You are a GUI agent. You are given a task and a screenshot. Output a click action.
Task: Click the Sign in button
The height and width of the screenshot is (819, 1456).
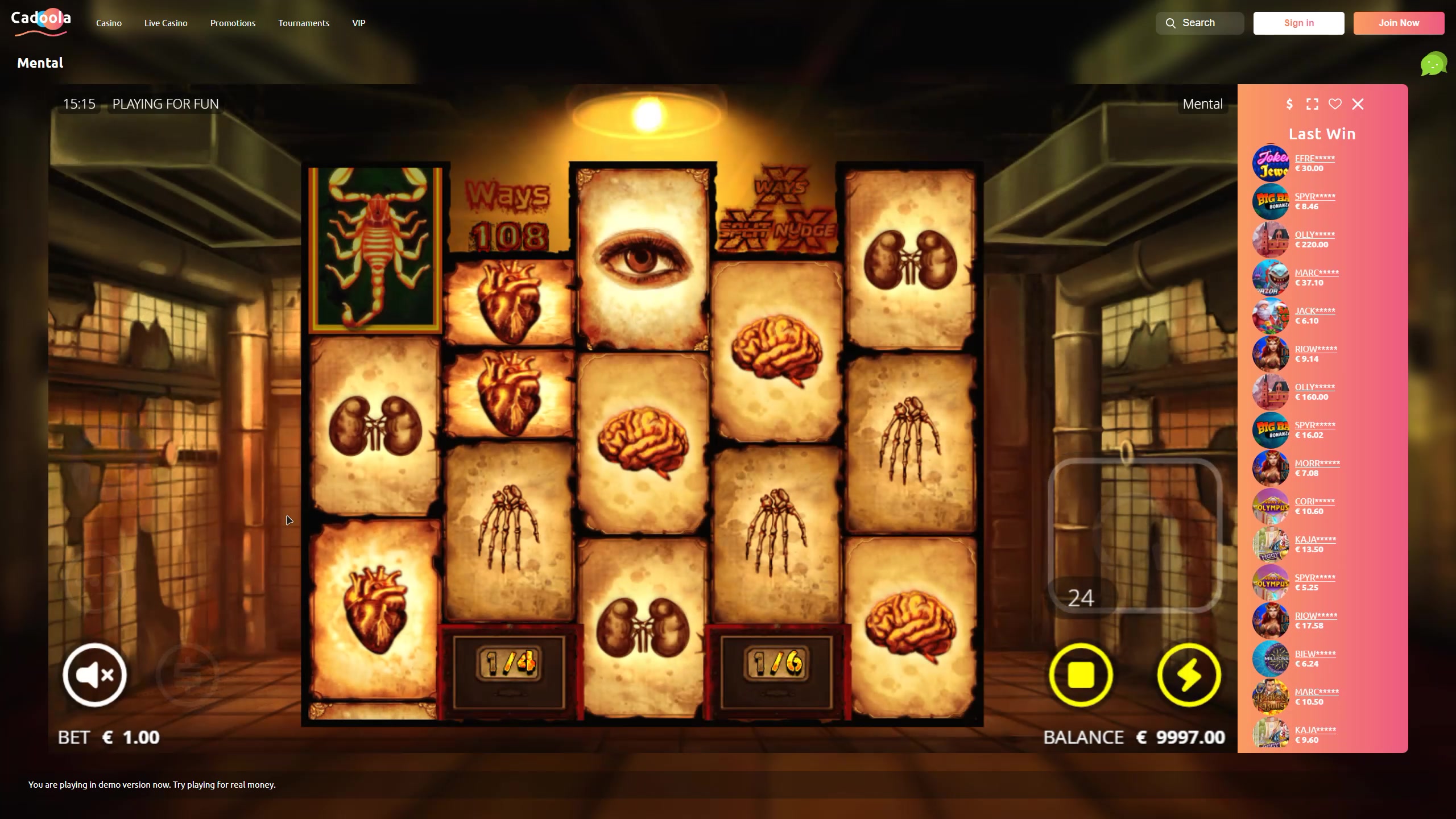click(x=1298, y=23)
